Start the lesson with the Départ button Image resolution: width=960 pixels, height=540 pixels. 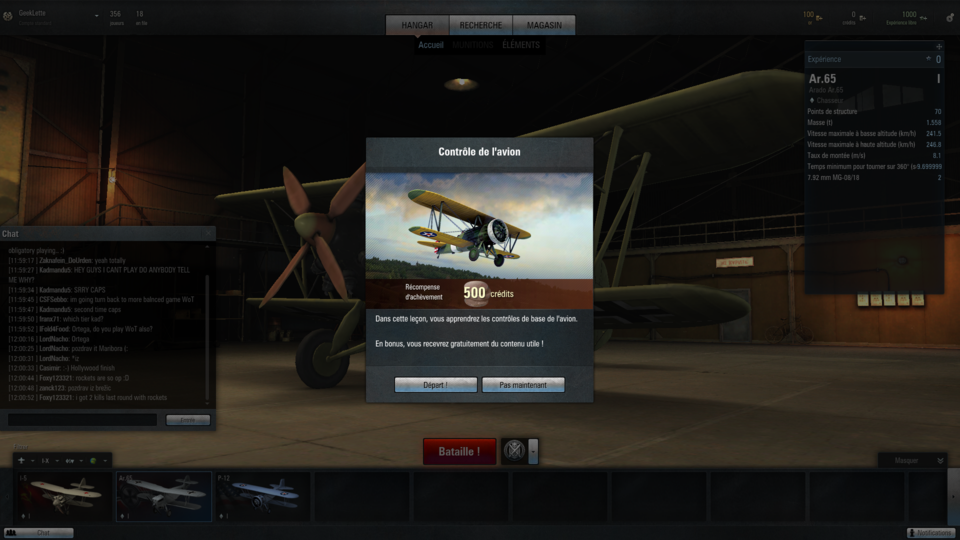click(435, 385)
